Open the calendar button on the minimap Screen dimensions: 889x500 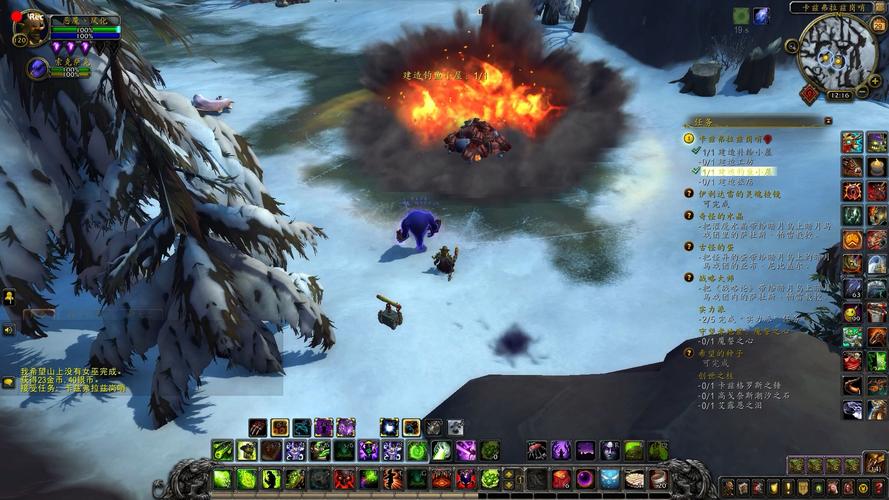[877, 24]
